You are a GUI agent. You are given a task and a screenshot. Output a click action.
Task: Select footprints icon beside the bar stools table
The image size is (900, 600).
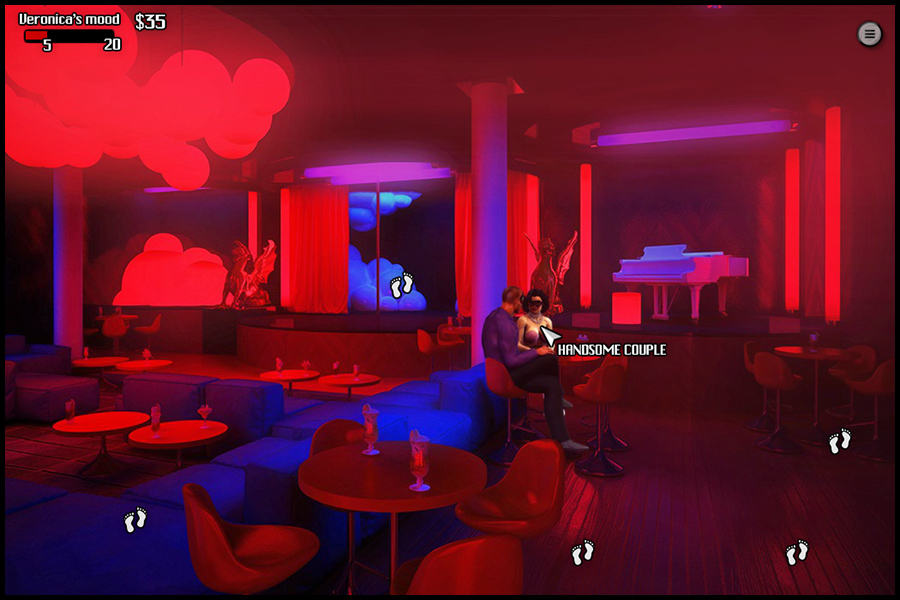840,441
